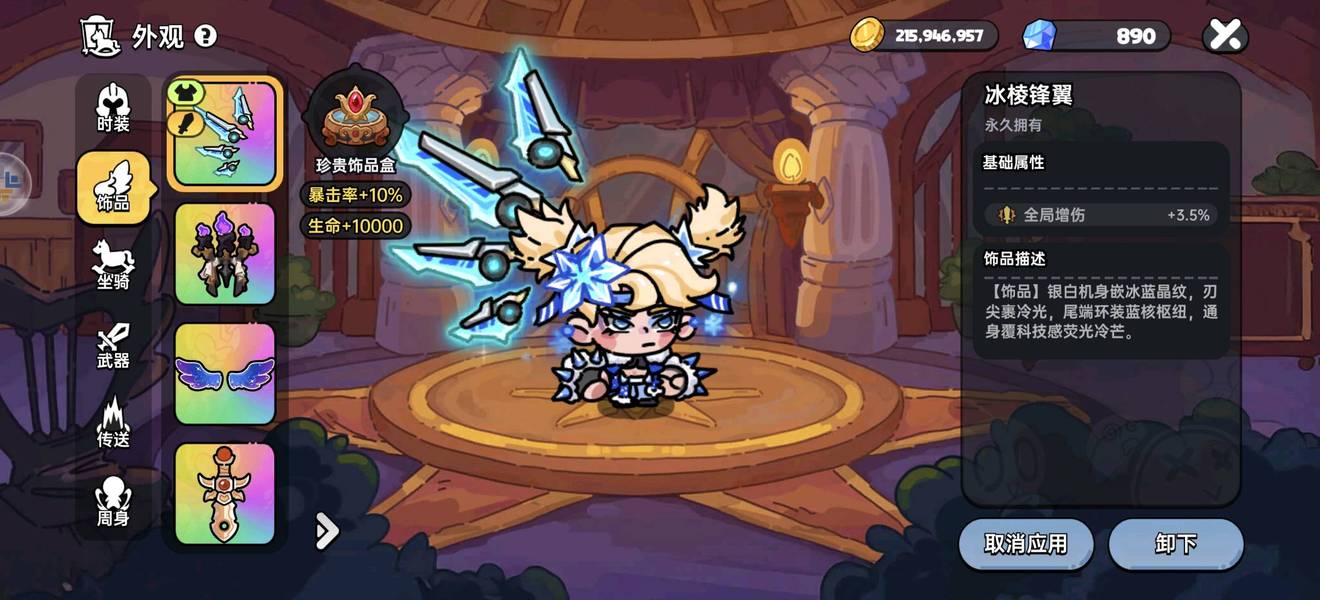Screen dimensions: 1320x600
Task: Choose the purple flame torches accessory
Action: tap(225, 254)
